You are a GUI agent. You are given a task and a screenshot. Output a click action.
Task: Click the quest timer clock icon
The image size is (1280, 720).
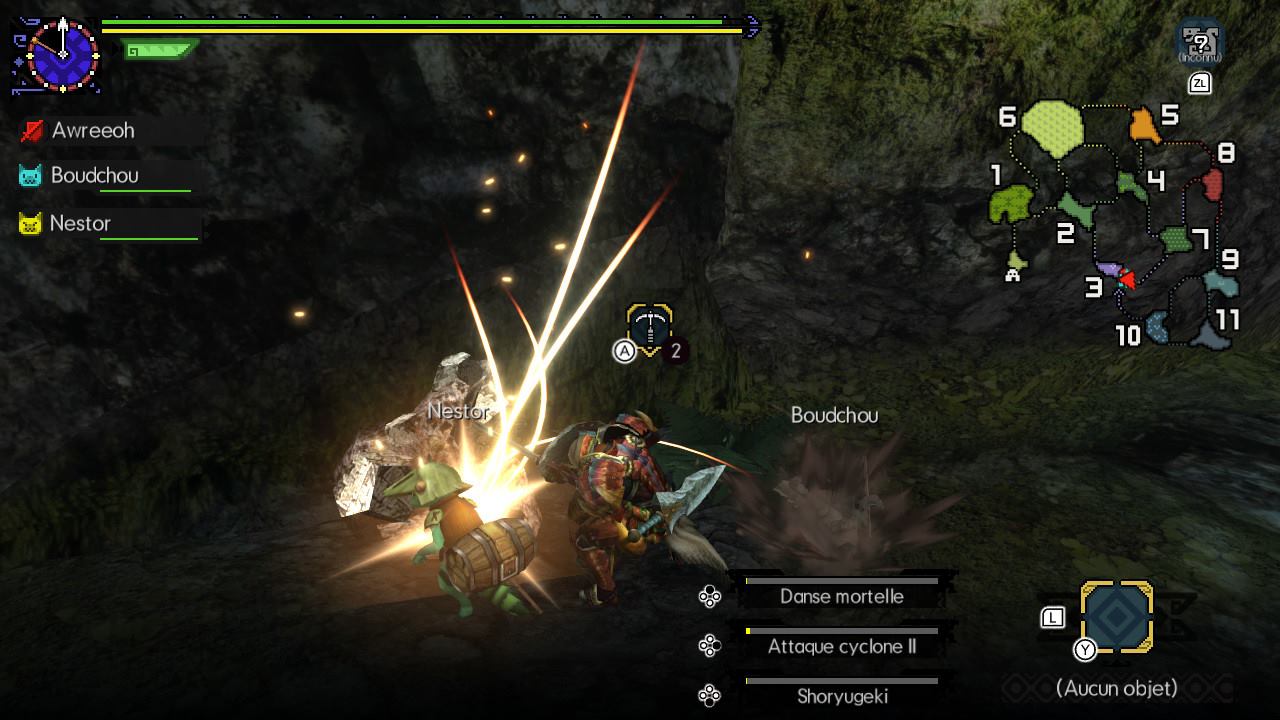[63, 52]
